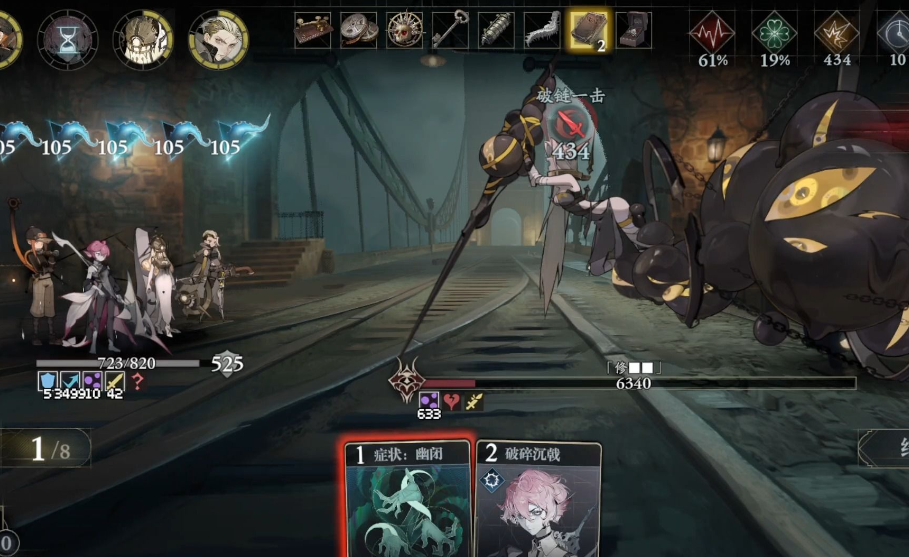Screen dimensions: 909x557
Task: Check the green clover 19% stat icon
Action: coord(775,32)
